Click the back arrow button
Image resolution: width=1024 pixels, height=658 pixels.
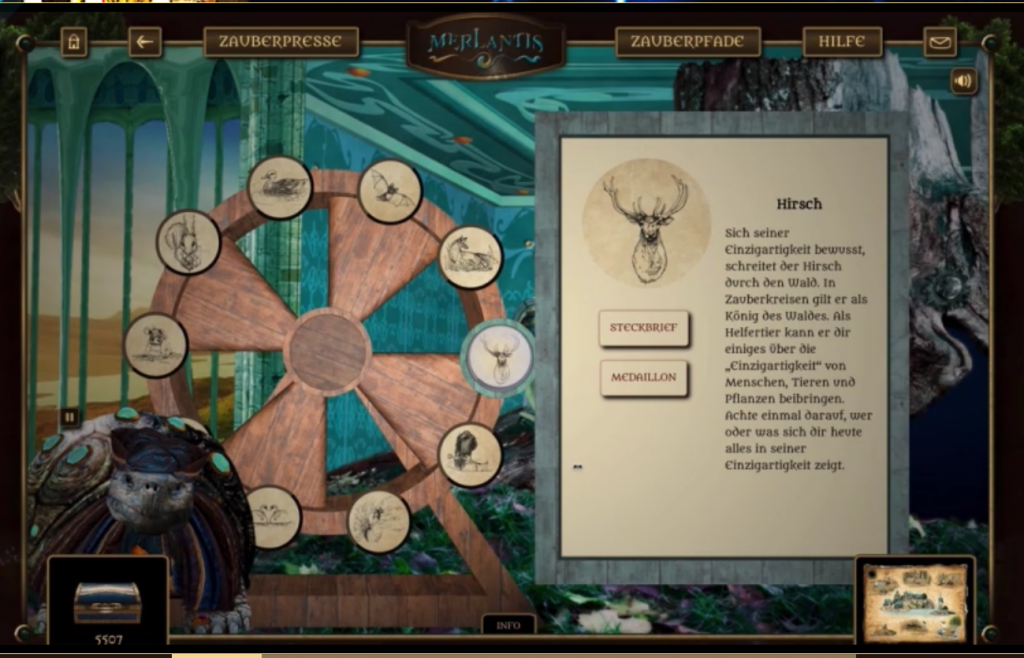(x=145, y=42)
